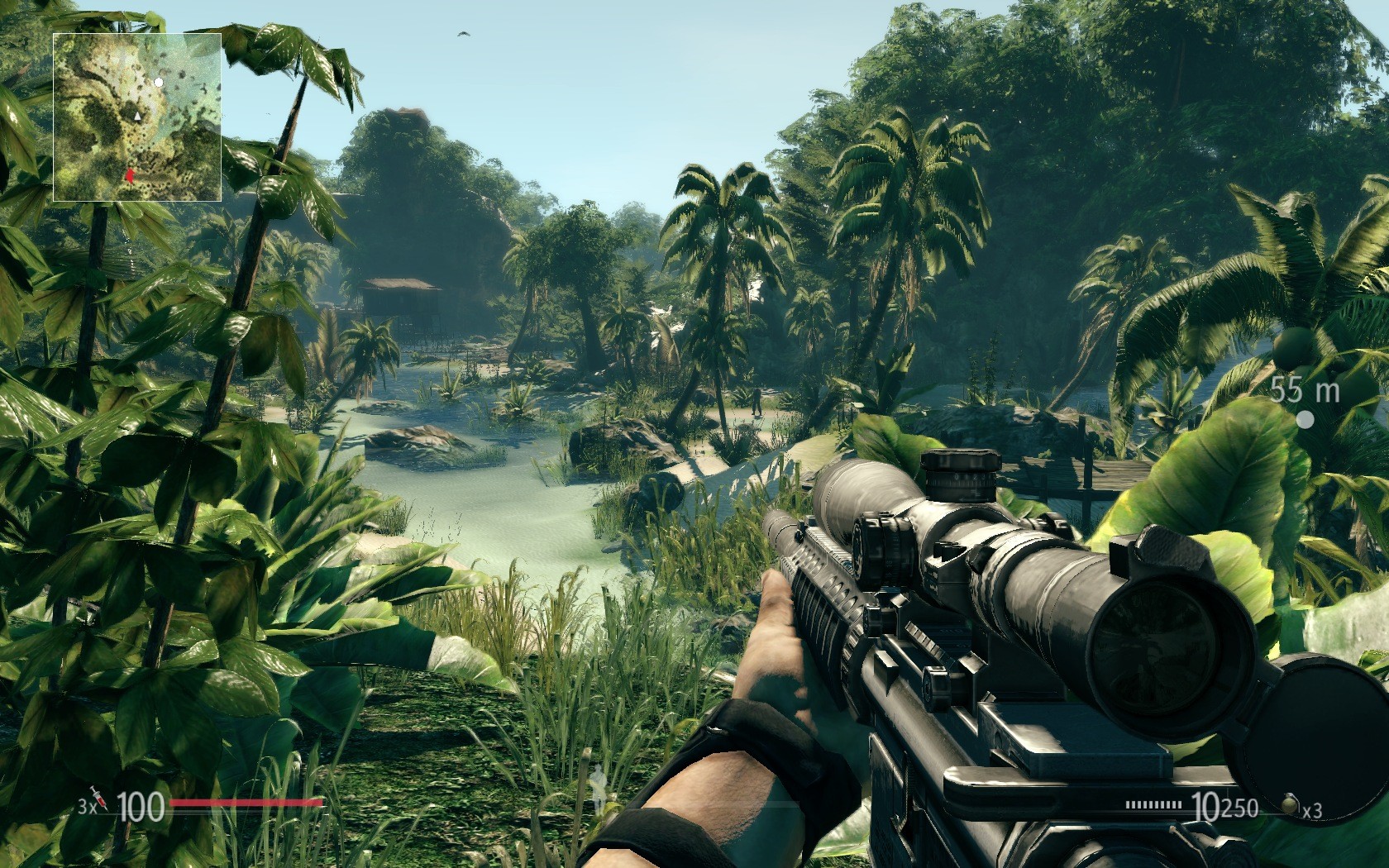
Task: Click the red player arrow on the minimap
Action: coord(130,174)
